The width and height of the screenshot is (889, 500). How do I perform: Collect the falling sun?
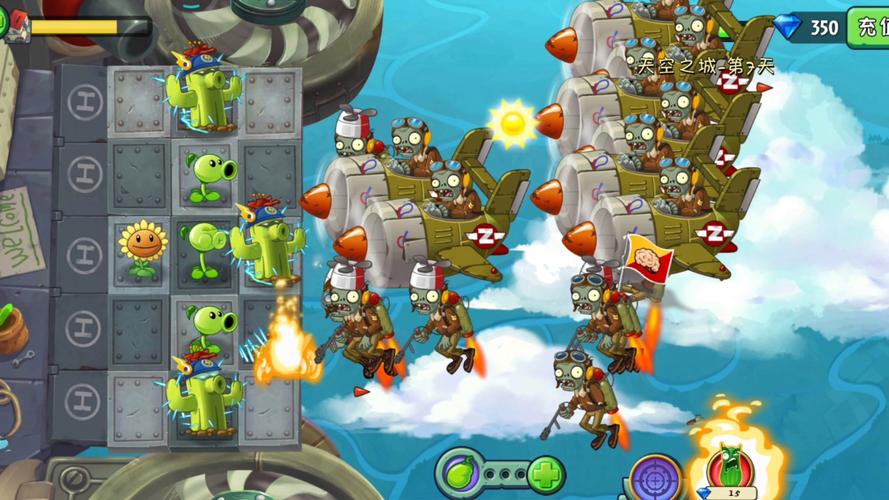pyautogui.click(x=513, y=122)
